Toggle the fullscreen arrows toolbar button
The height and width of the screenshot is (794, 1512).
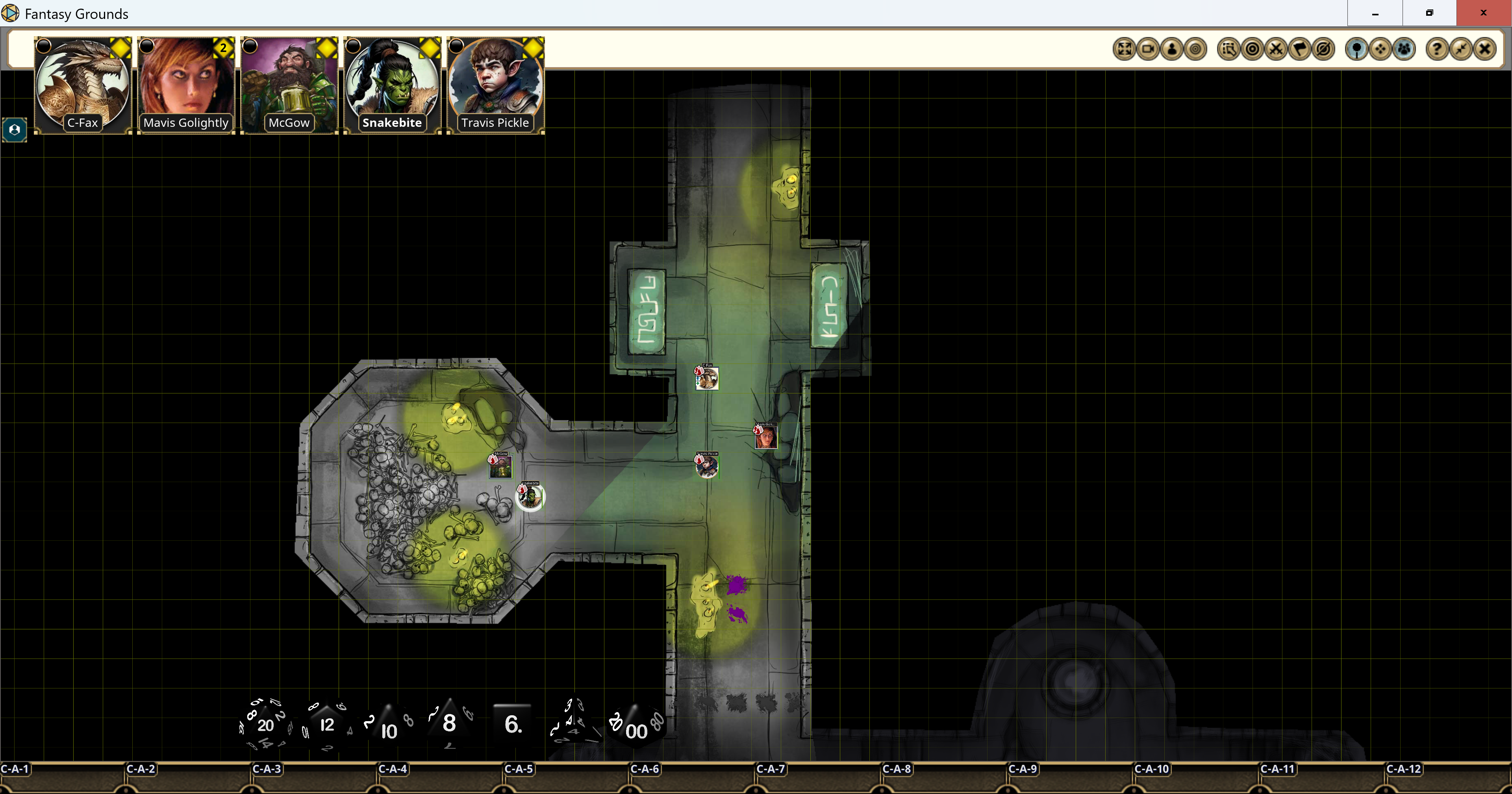pyautogui.click(x=1124, y=49)
